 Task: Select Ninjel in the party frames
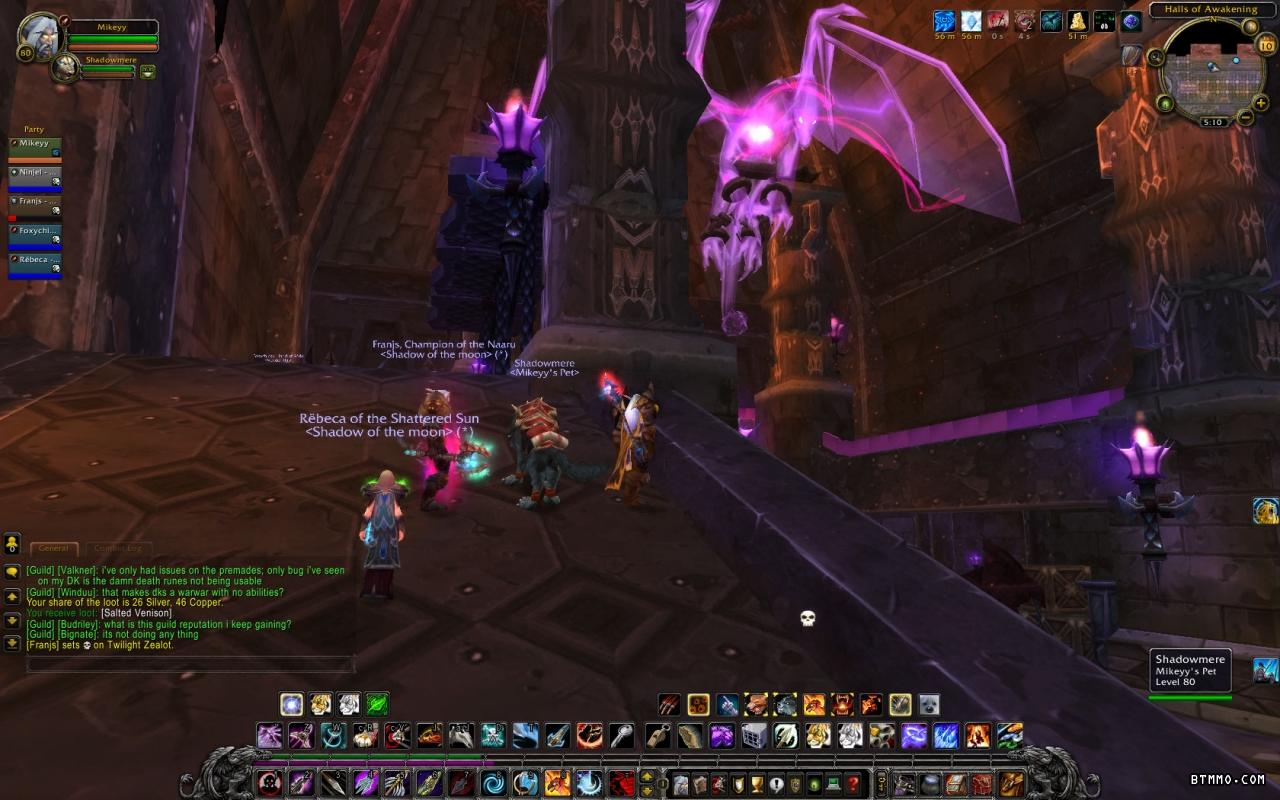(x=35, y=176)
